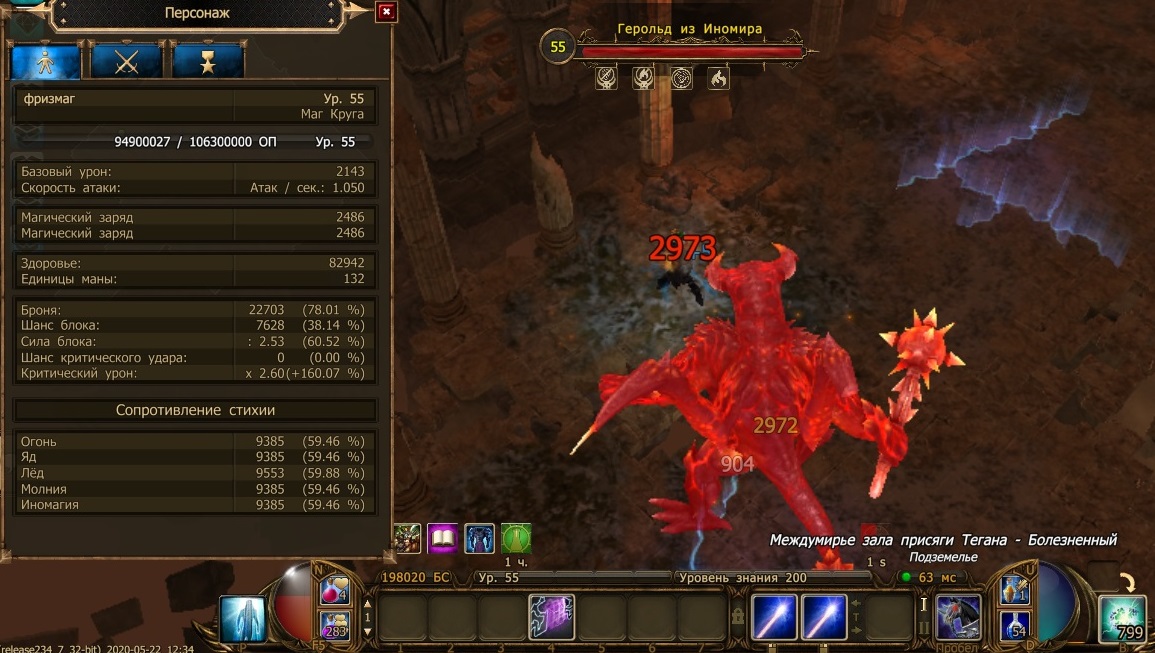Open the medal star tab
Viewport: 1155px width, 653px height.
coord(208,61)
